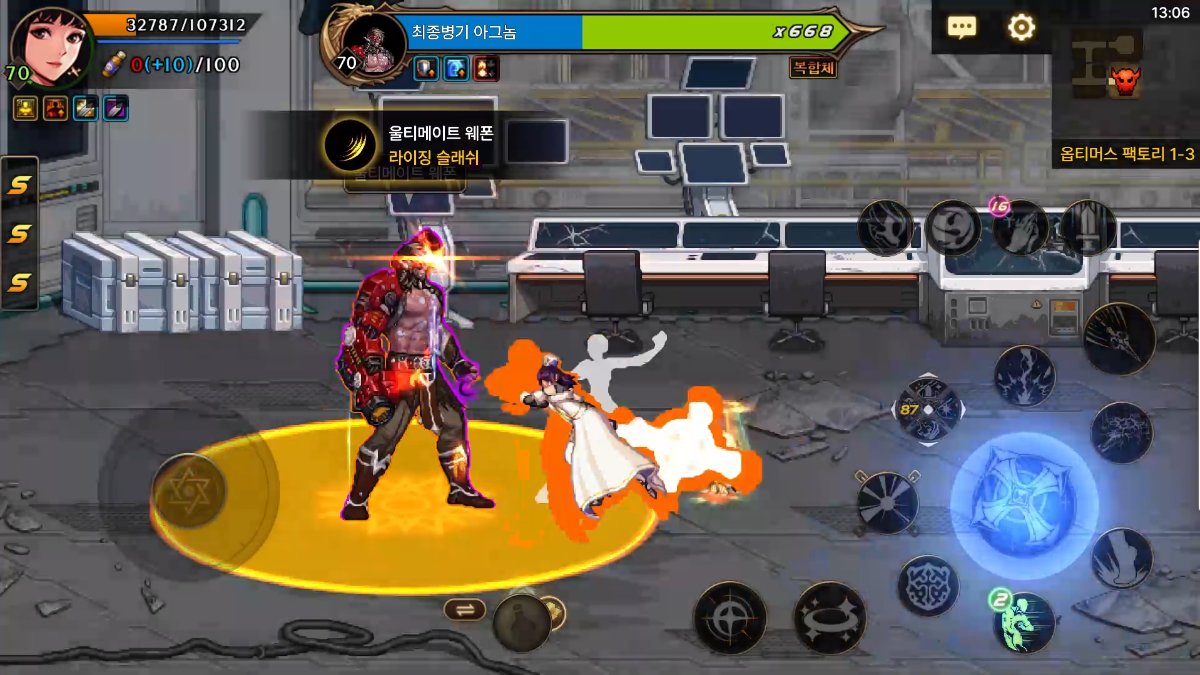The width and height of the screenshot is (1200, 675).
Task: Cast the praying hands skill
Action: tap(1020, 228)
